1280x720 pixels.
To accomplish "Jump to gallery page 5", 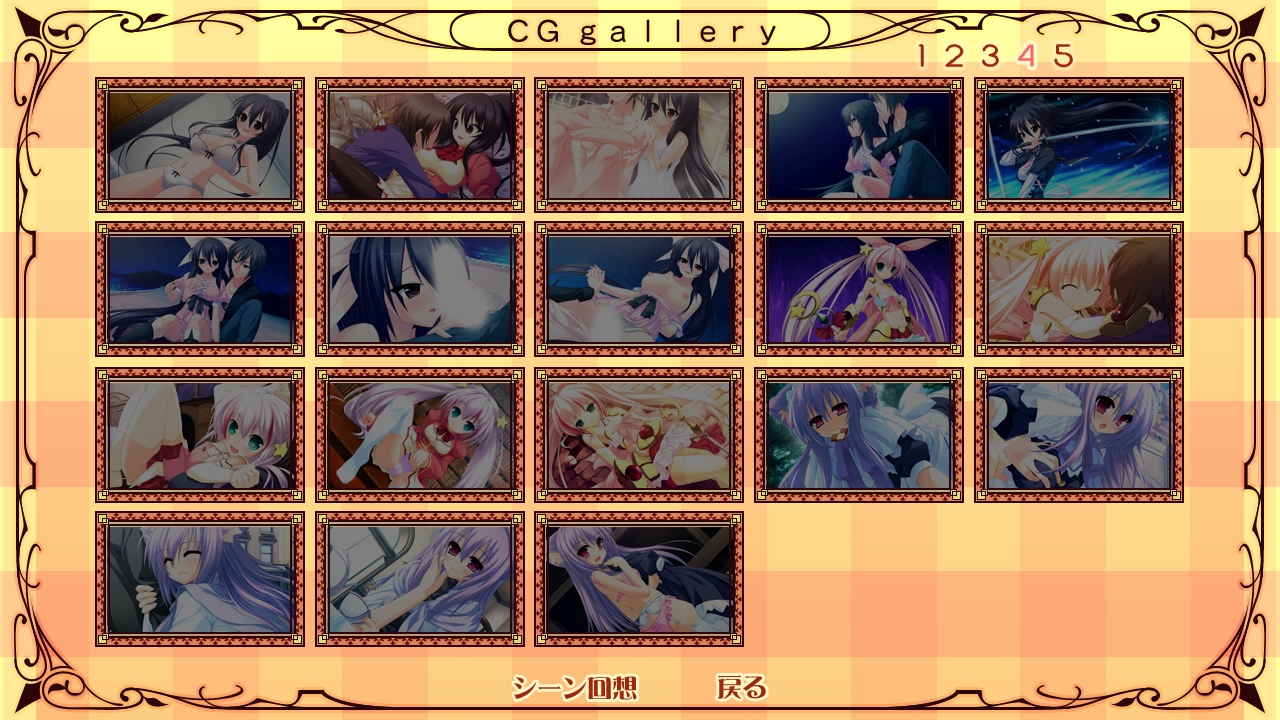I will pos(1063,56).
